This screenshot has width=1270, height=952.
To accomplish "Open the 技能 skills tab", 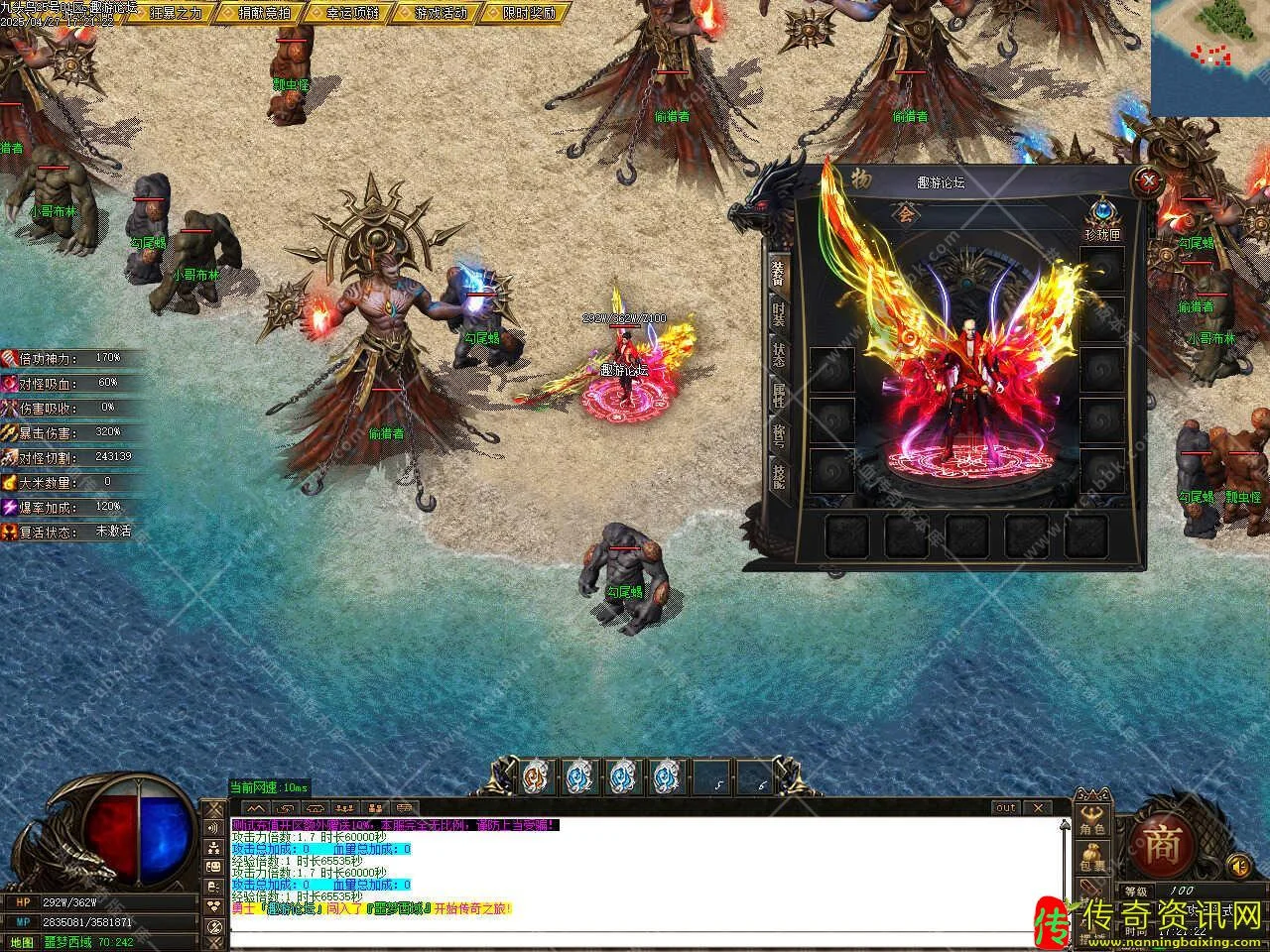I will click(x=778, y=478).
